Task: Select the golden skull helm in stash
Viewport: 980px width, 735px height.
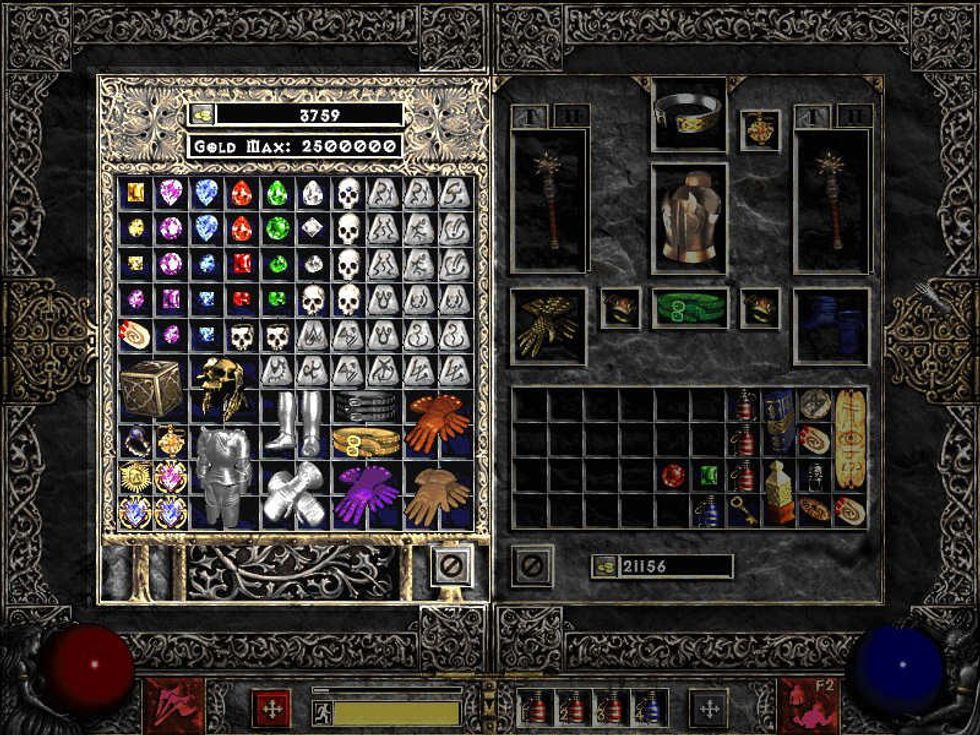Action: [221, 388]
